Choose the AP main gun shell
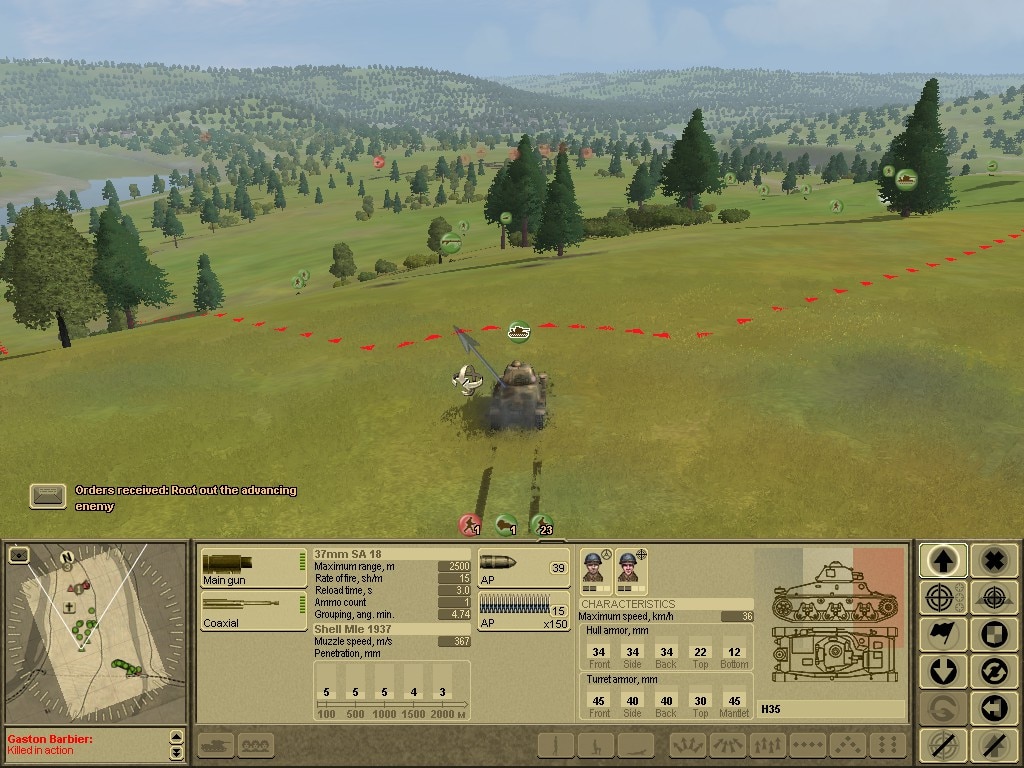 (523, 567)
